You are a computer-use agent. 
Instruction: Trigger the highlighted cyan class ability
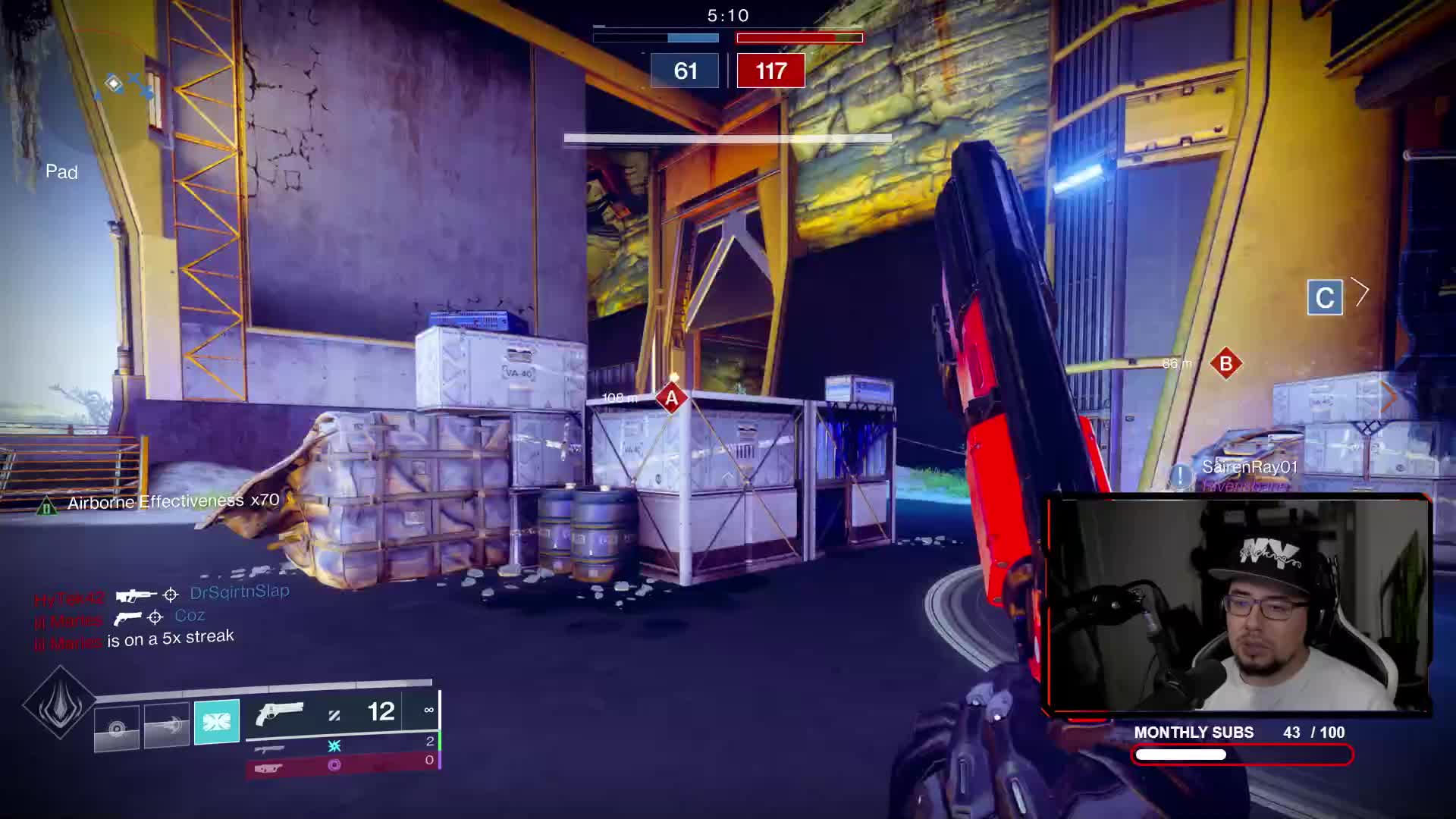coord(217,721)
